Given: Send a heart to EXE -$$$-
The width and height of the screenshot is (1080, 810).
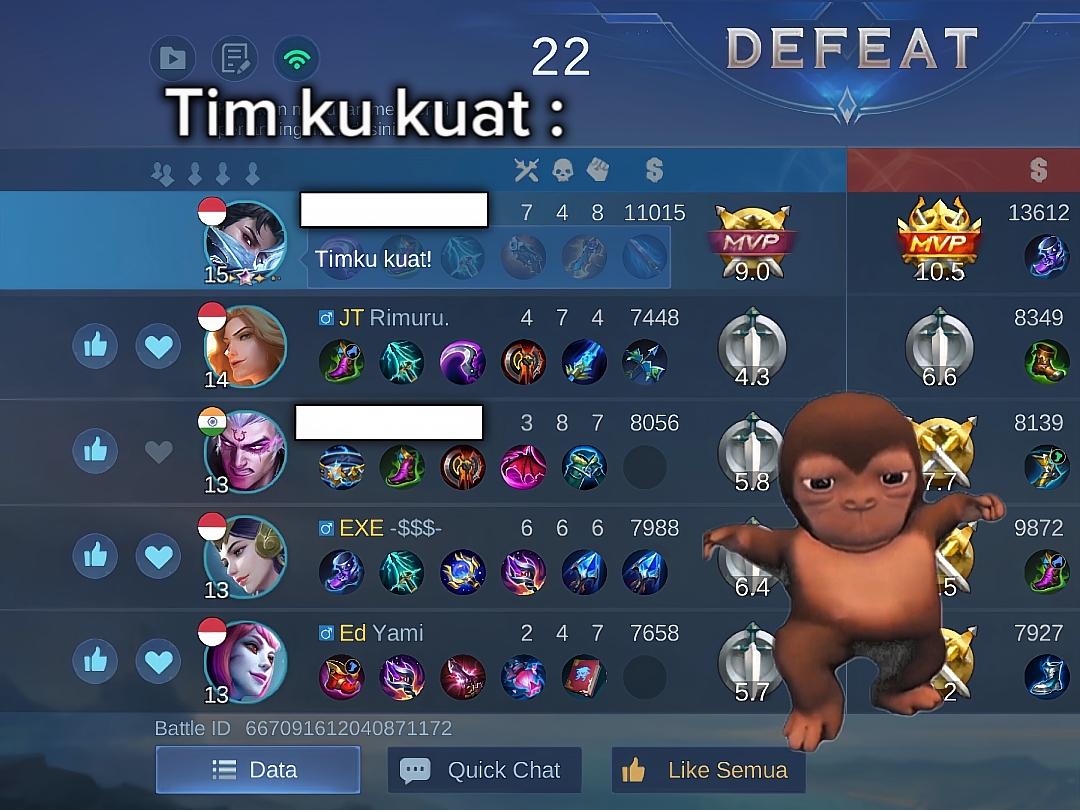Looking at the screenshot, I should coord(158,556).
